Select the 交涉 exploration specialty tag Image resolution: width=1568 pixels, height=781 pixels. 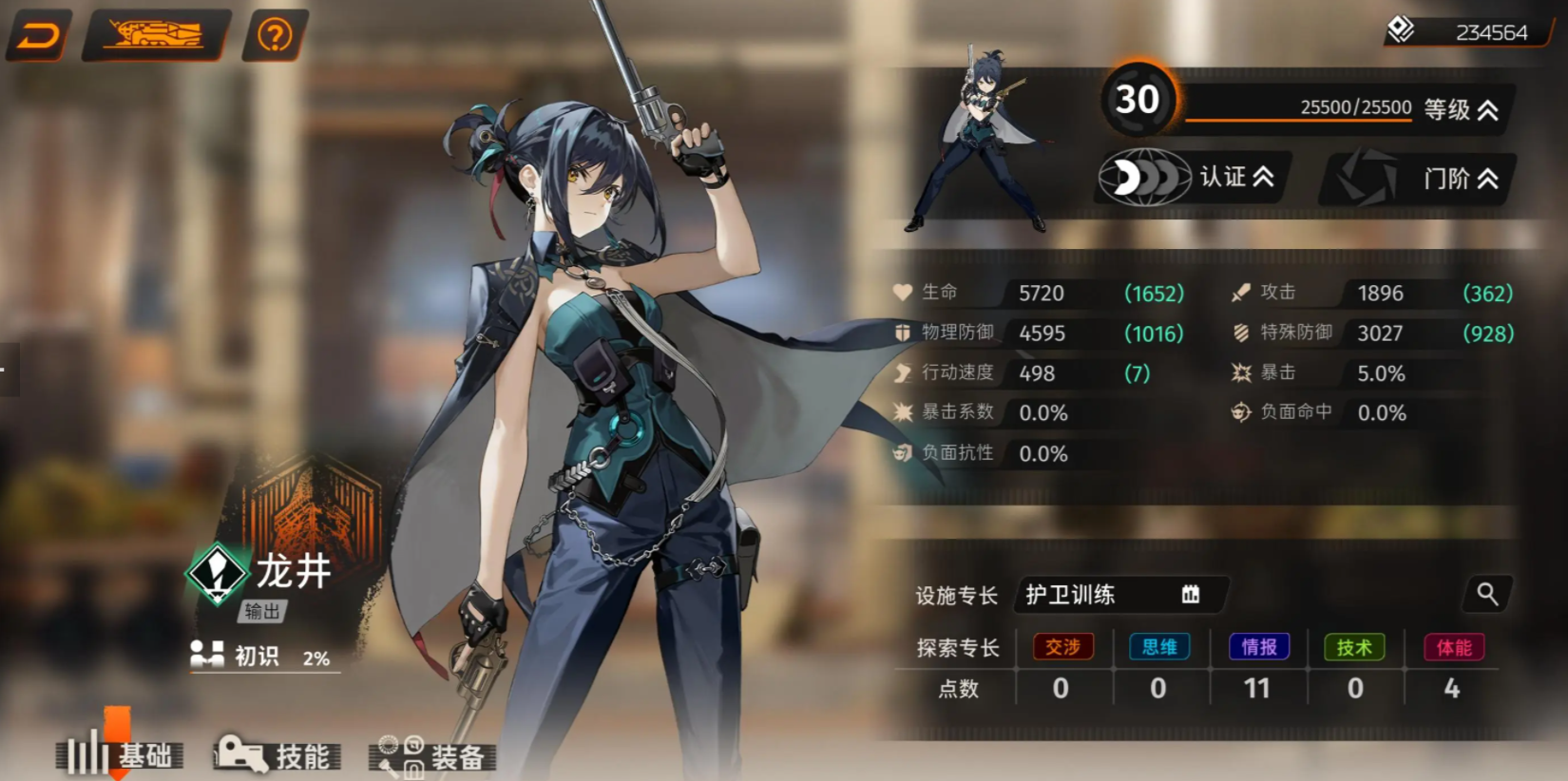coord(1062,647)
